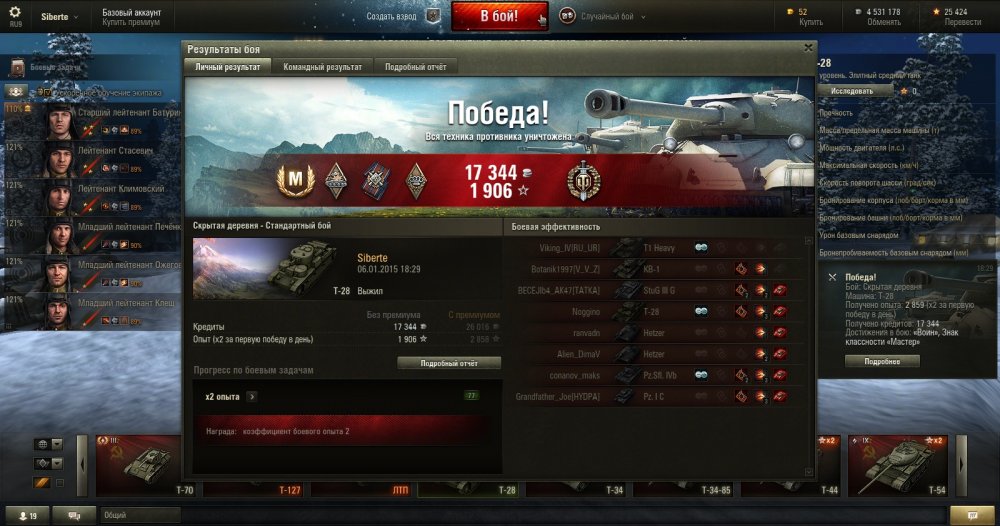
Task: Select the Личный результат tab
Action: point(227,66)
